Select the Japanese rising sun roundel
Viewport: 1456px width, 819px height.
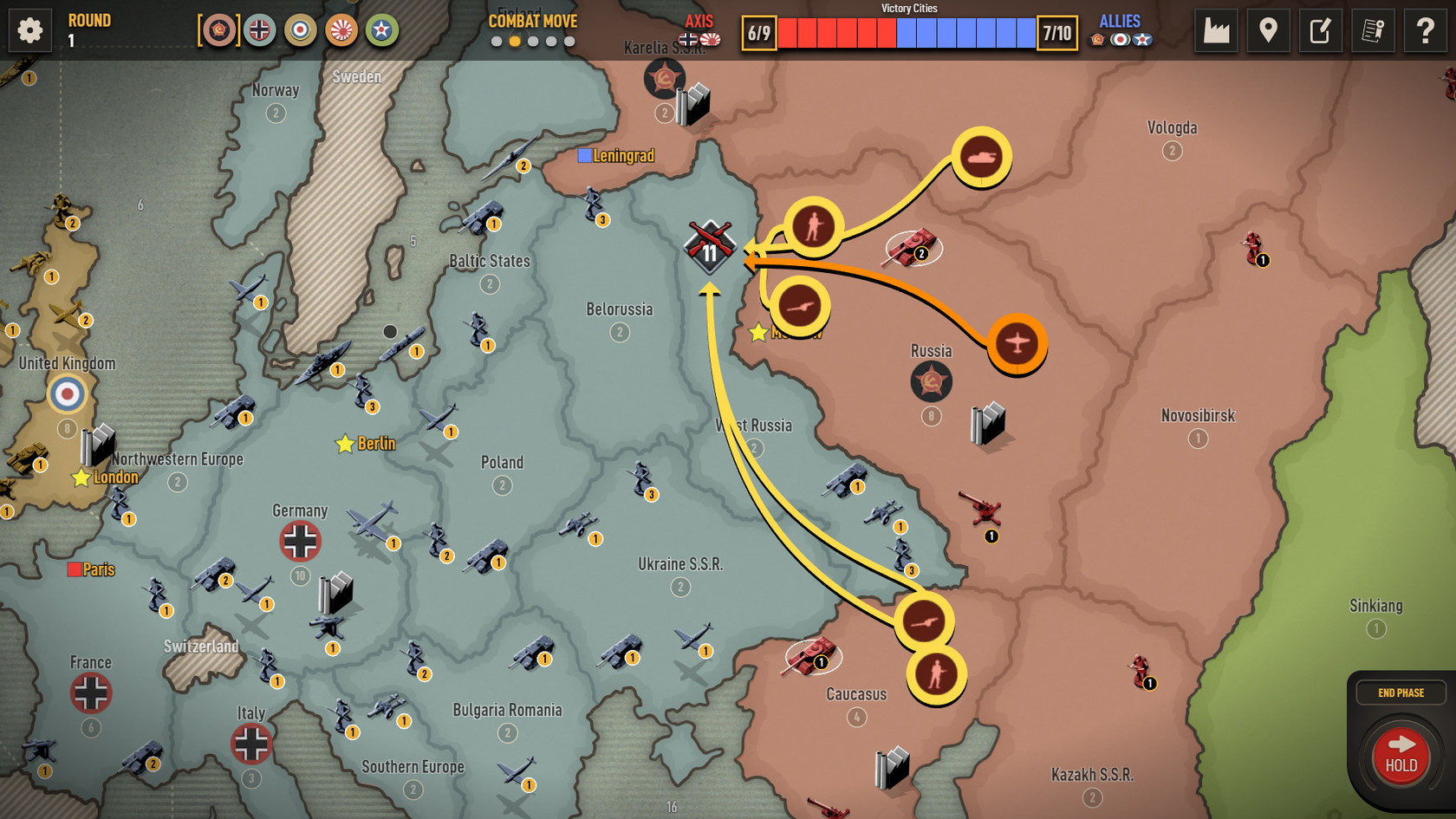[341, 30]
